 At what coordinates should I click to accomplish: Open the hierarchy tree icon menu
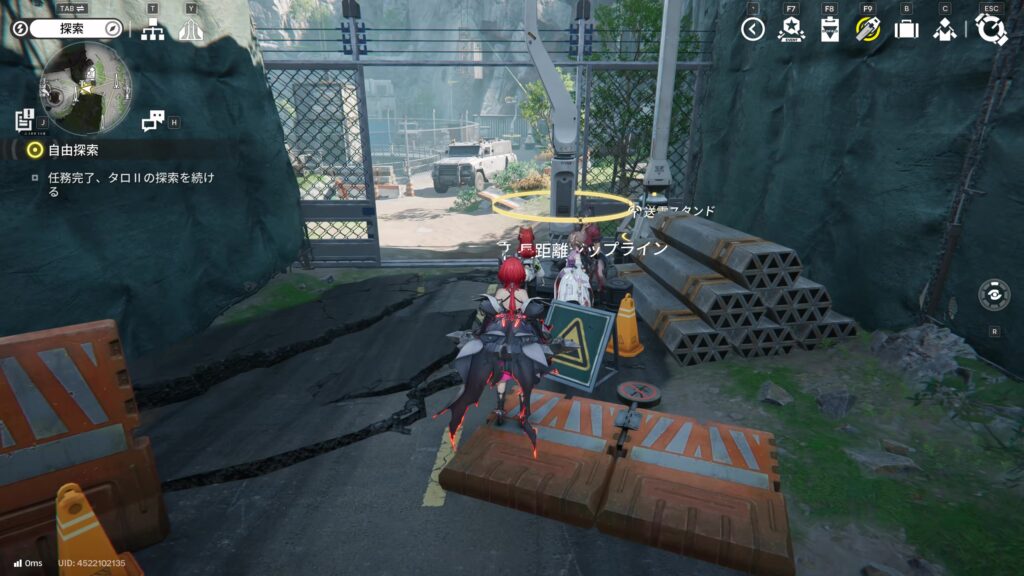pos(152,30)
